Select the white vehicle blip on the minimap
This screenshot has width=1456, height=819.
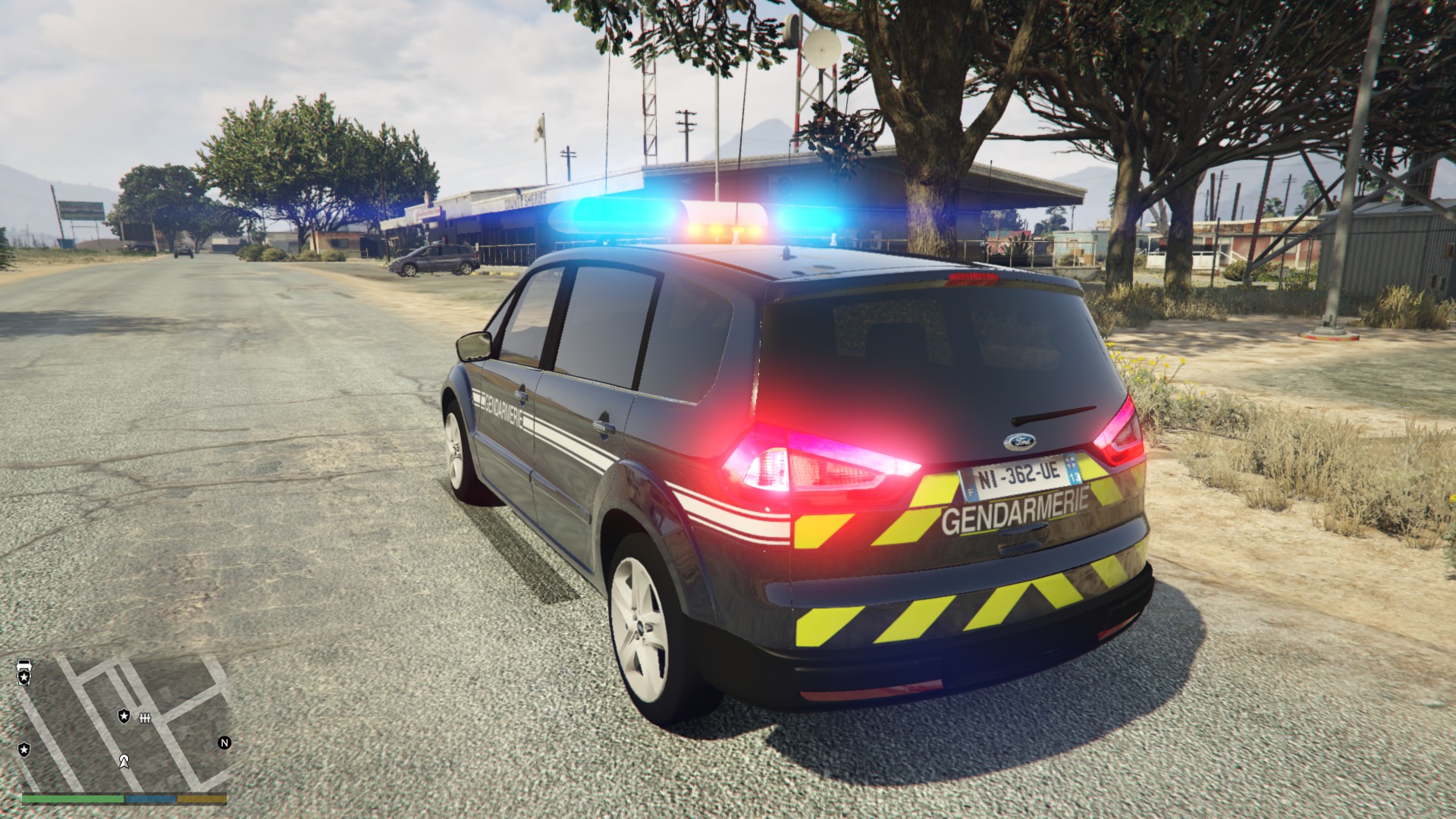coord(24,665)
